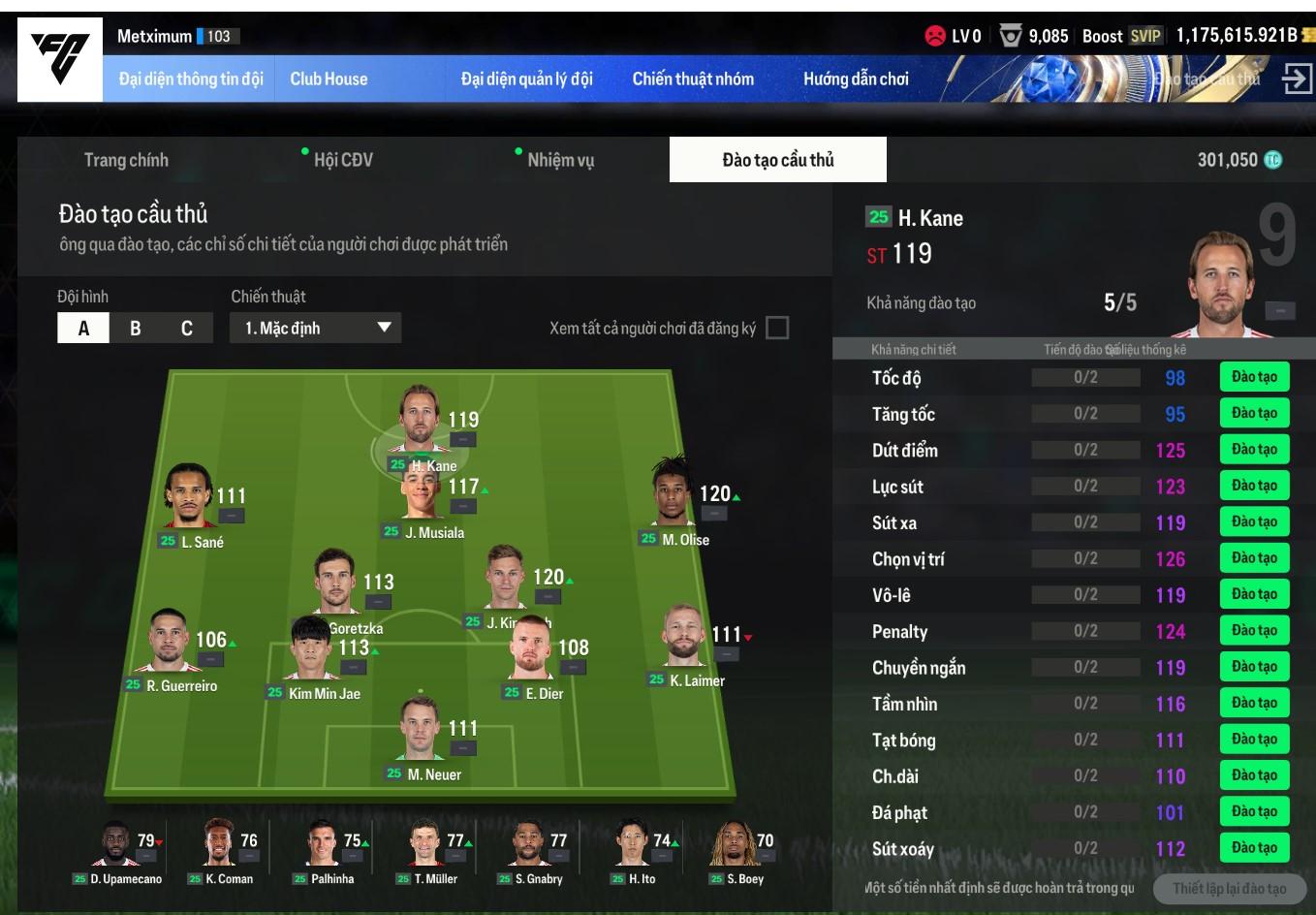
Task: Toggle Xem tất cả người chơi checkbox
Action: [x=777, y=328]
